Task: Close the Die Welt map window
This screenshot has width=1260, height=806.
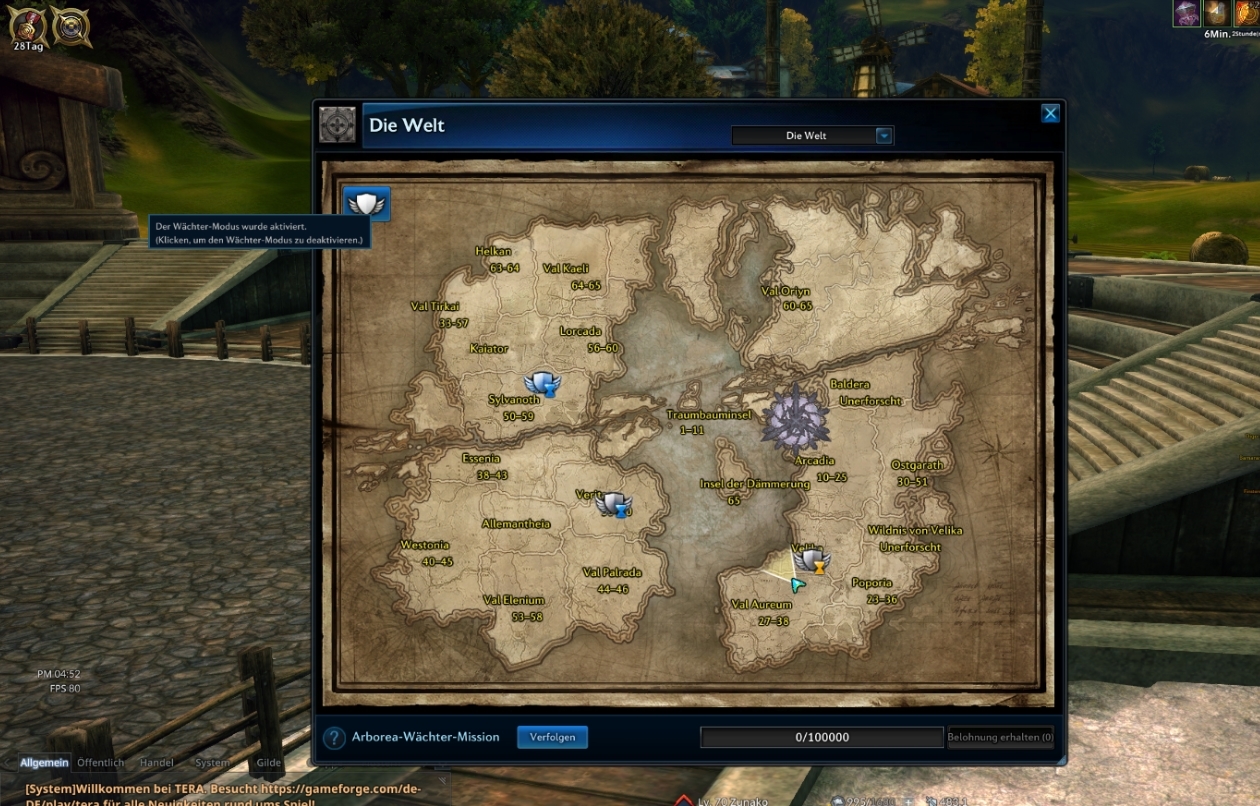Action: [1050, 114]
